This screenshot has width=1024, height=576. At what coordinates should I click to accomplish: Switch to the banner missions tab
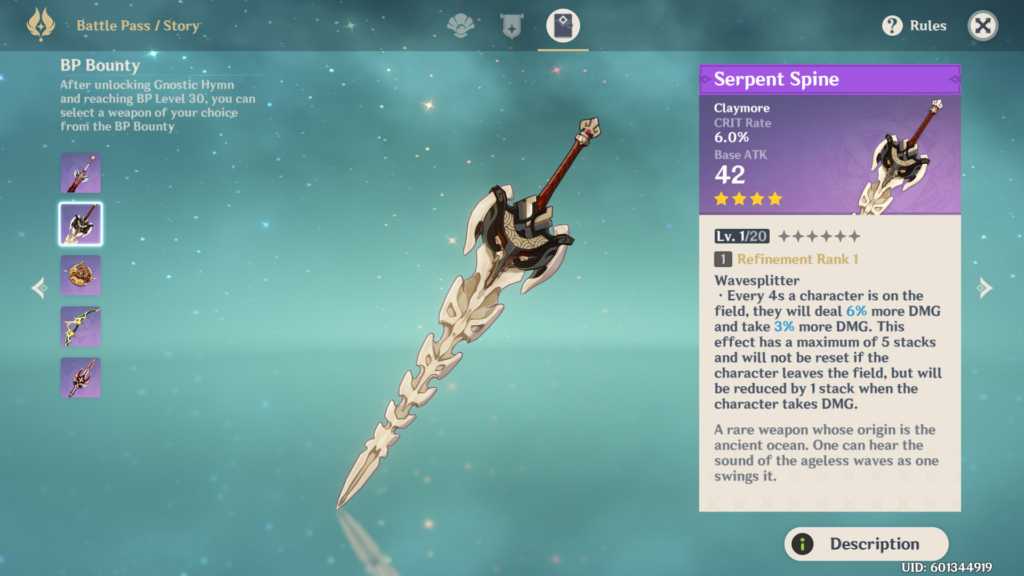pos(512,26)
